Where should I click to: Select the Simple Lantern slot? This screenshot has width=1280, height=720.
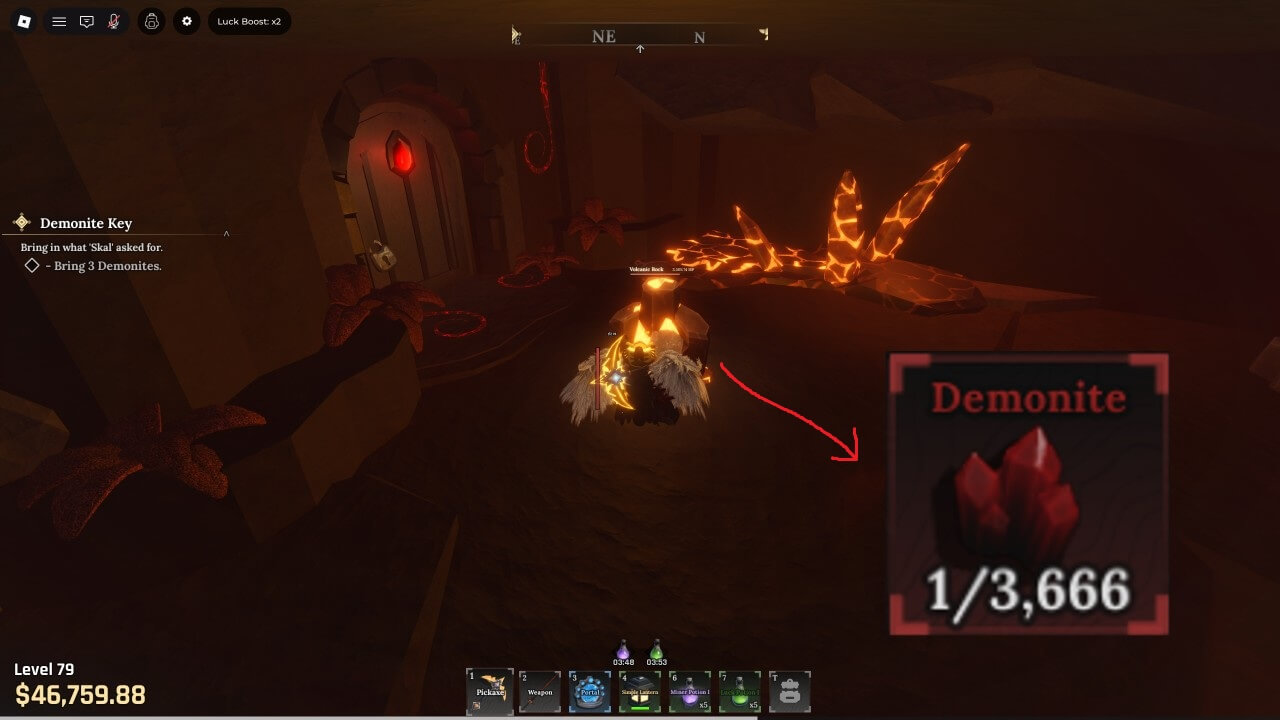pos(640,691)
